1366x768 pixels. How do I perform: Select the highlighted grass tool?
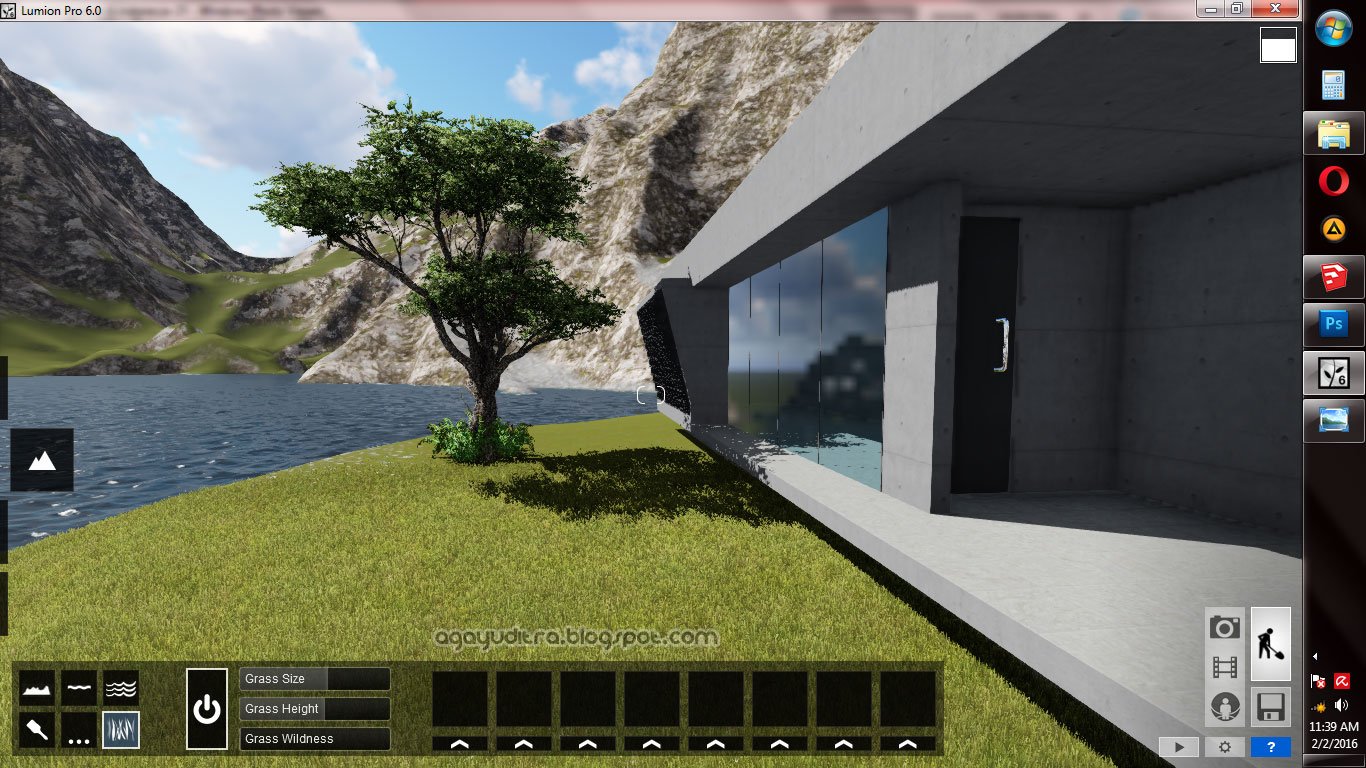(x=121, y=730)
